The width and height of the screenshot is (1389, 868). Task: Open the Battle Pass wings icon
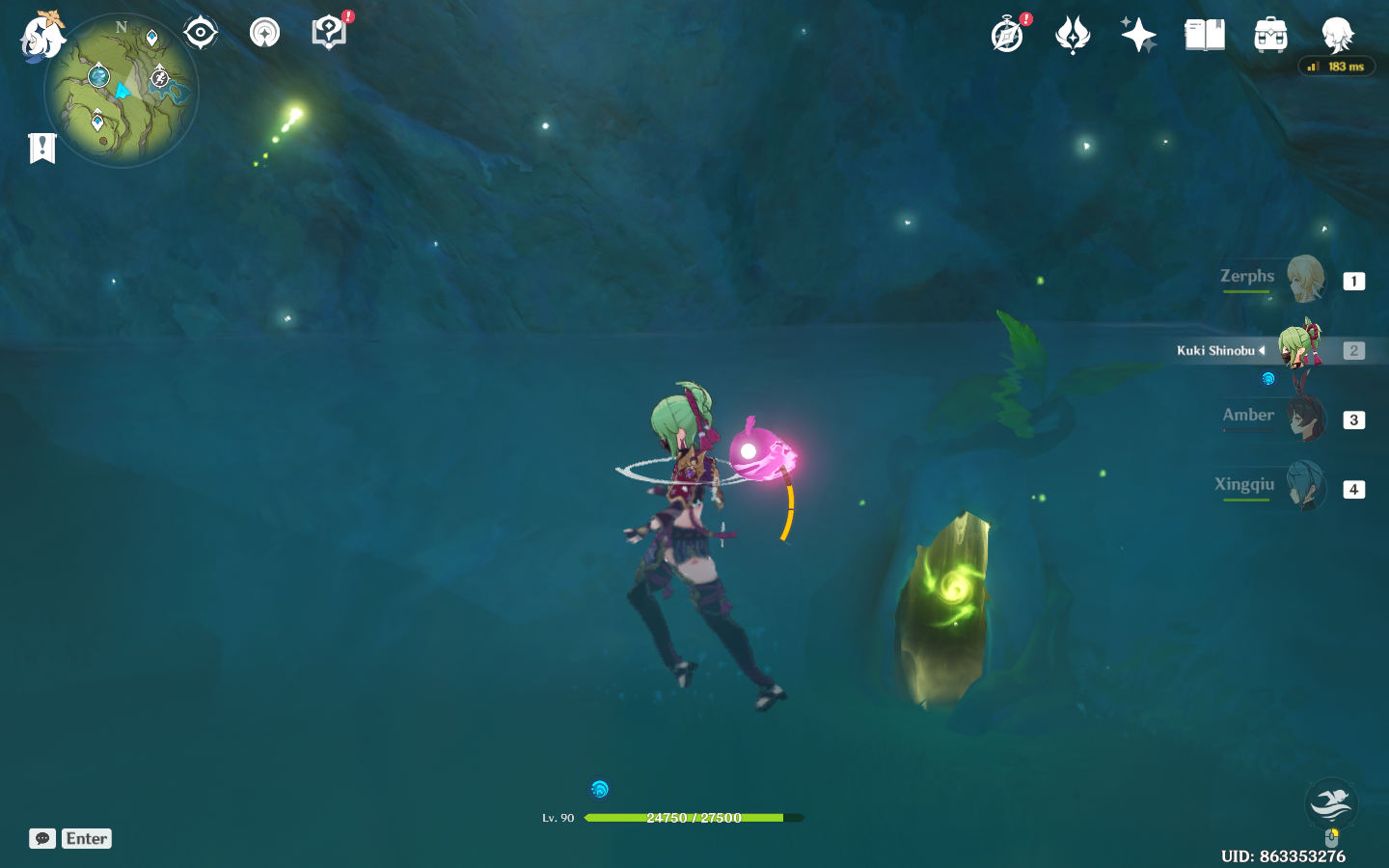pyautogui.click(x=1074, y=35)
